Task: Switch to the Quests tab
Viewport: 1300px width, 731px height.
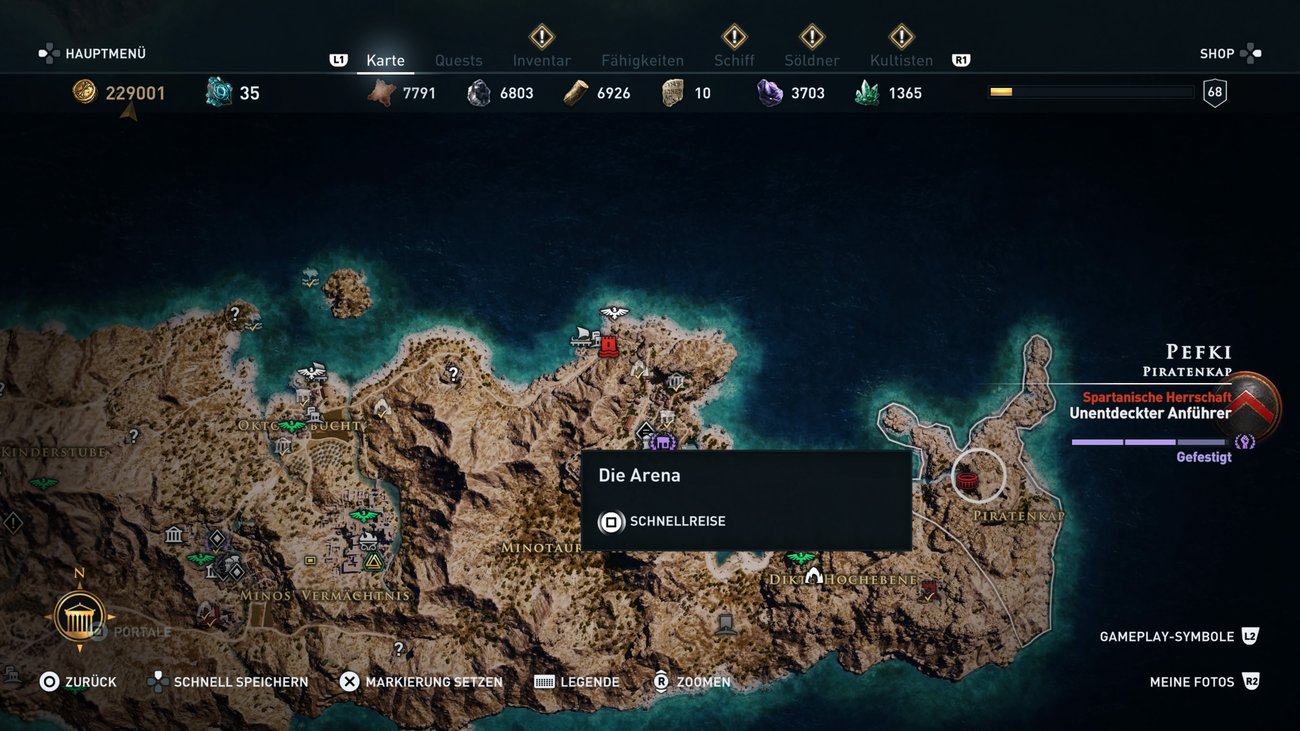Action: pyautogui.click(x=459, y=60)
